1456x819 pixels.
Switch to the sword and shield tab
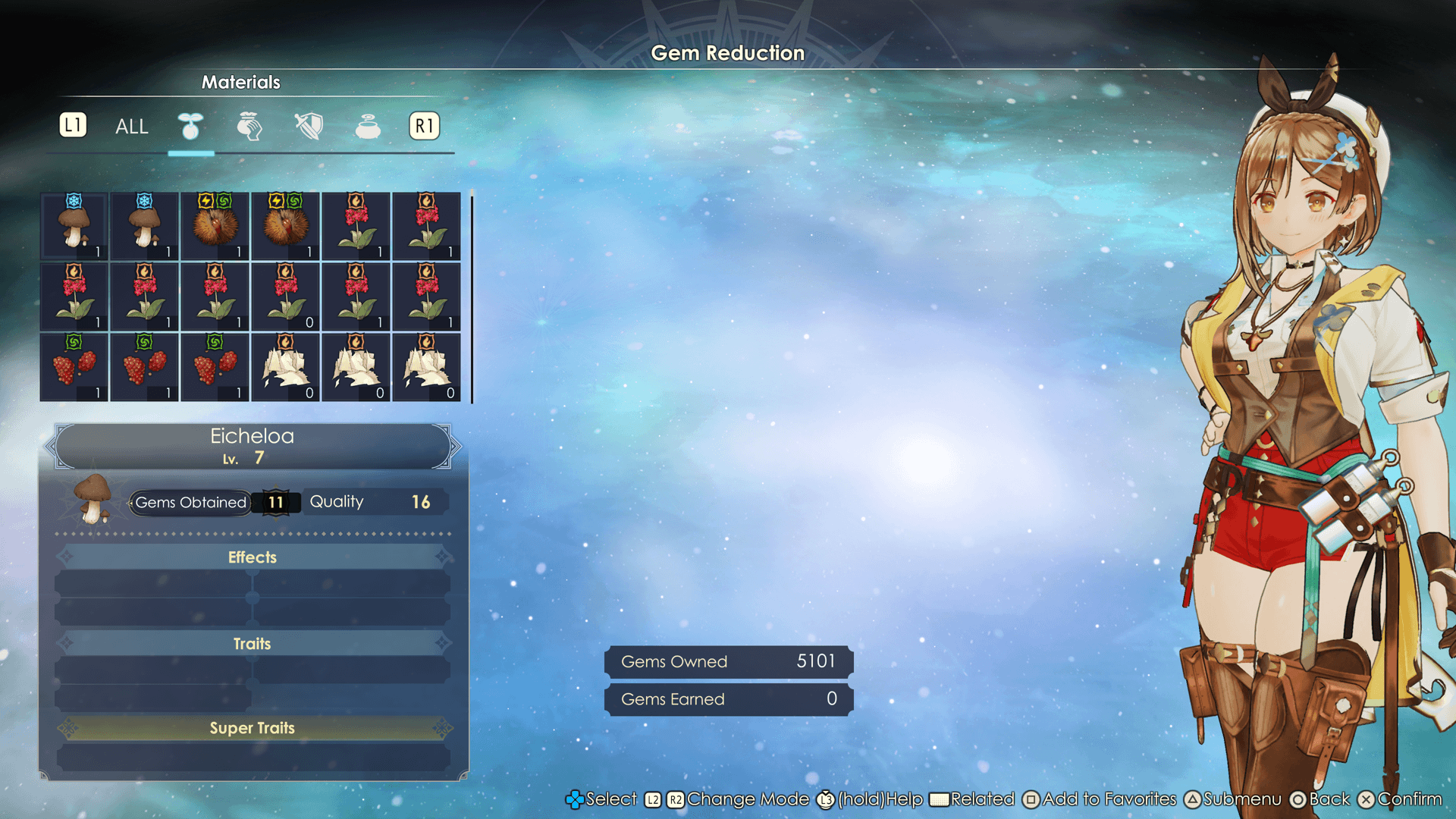309,127
